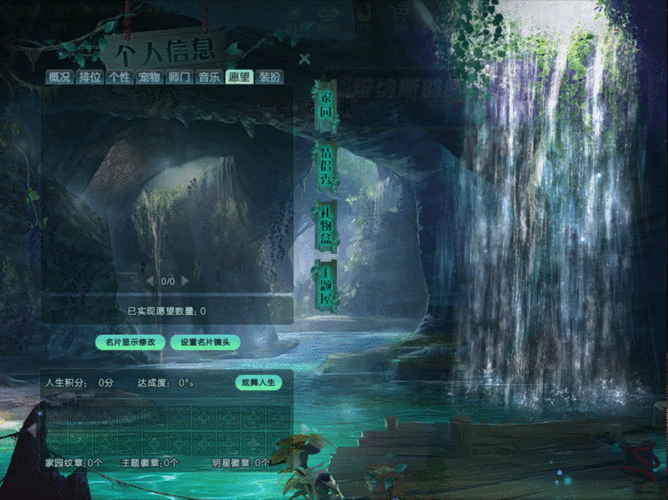Switch to the 装扮 tab
Viewport: 668px width, 500px height.
click(x=269, y=77)
